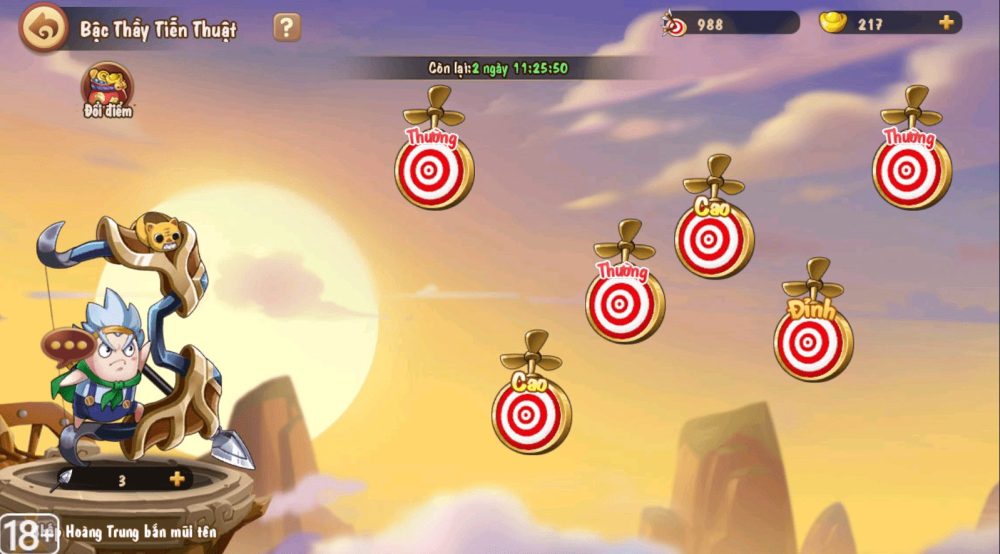Open the speech bubble chat icon
This screenshot has width=1000, height=554.
68,347
